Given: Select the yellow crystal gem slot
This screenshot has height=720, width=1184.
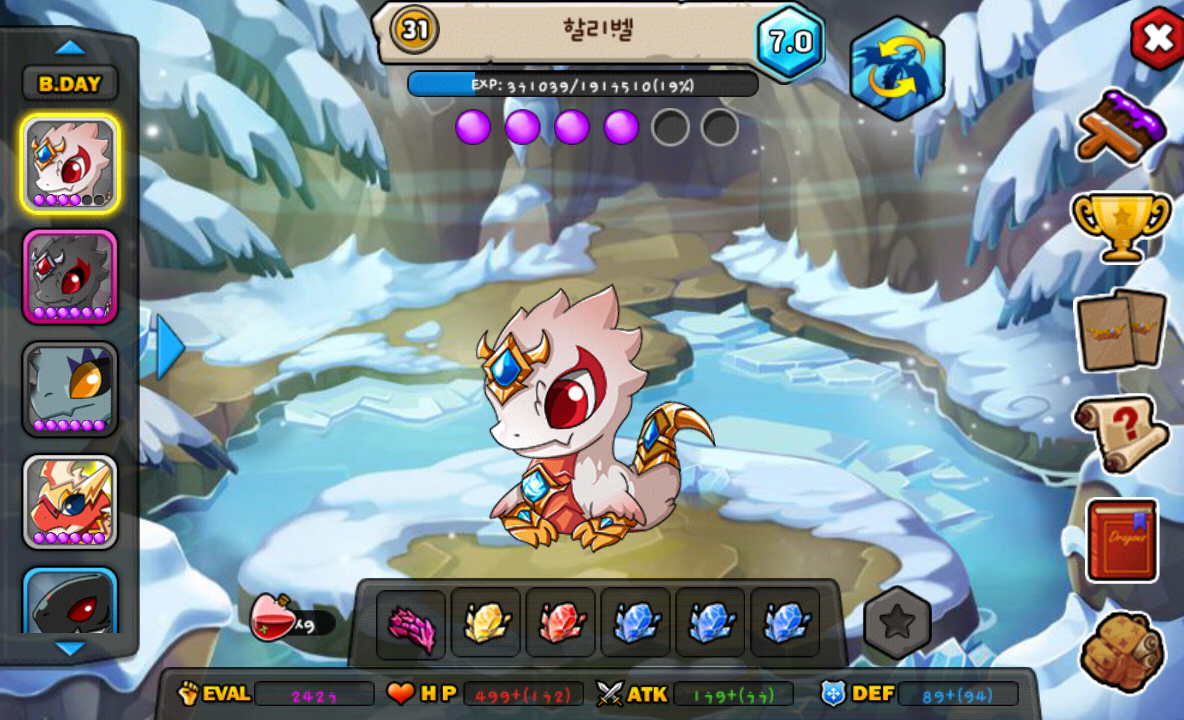Looking at the screenshot, I should [x=486, y=624].
